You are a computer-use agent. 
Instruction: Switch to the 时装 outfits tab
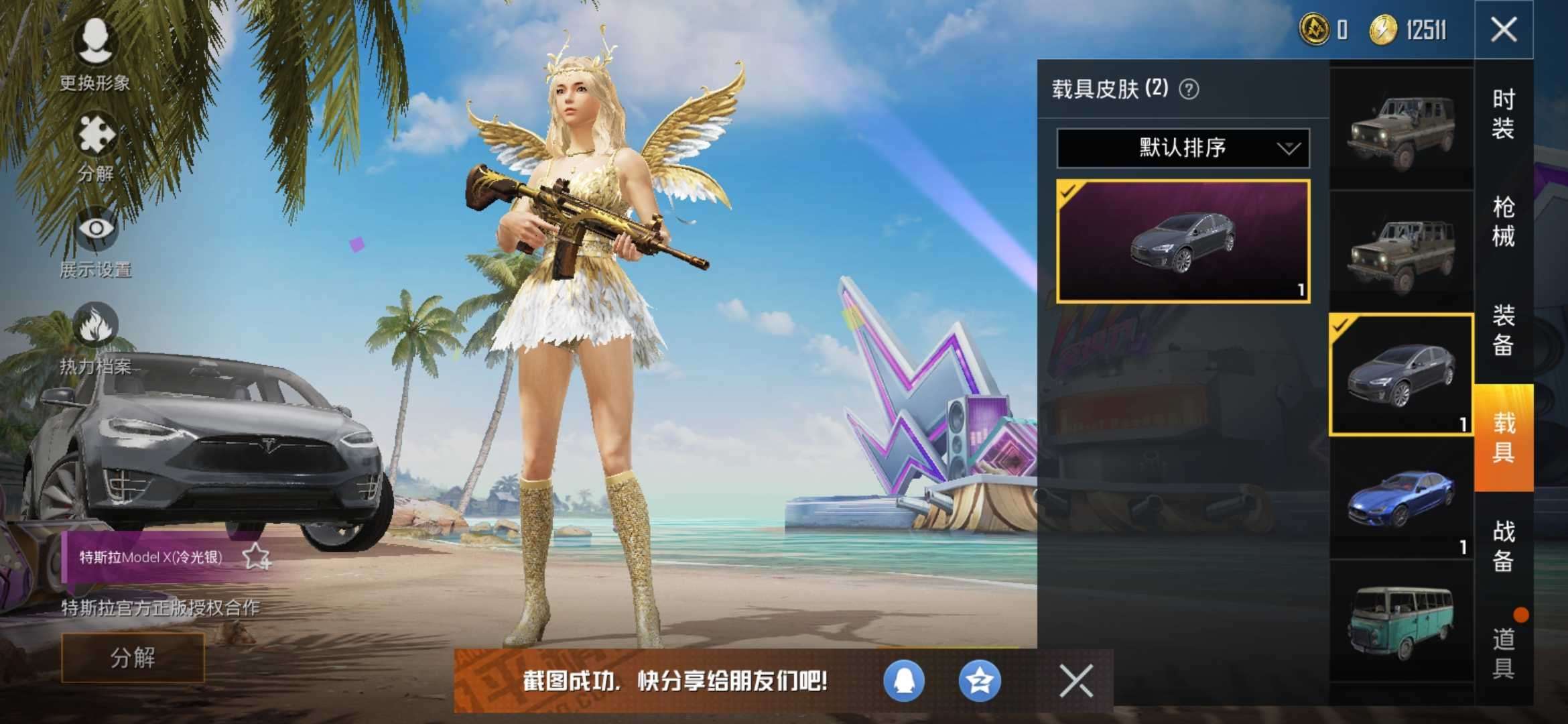(1503, 114)
